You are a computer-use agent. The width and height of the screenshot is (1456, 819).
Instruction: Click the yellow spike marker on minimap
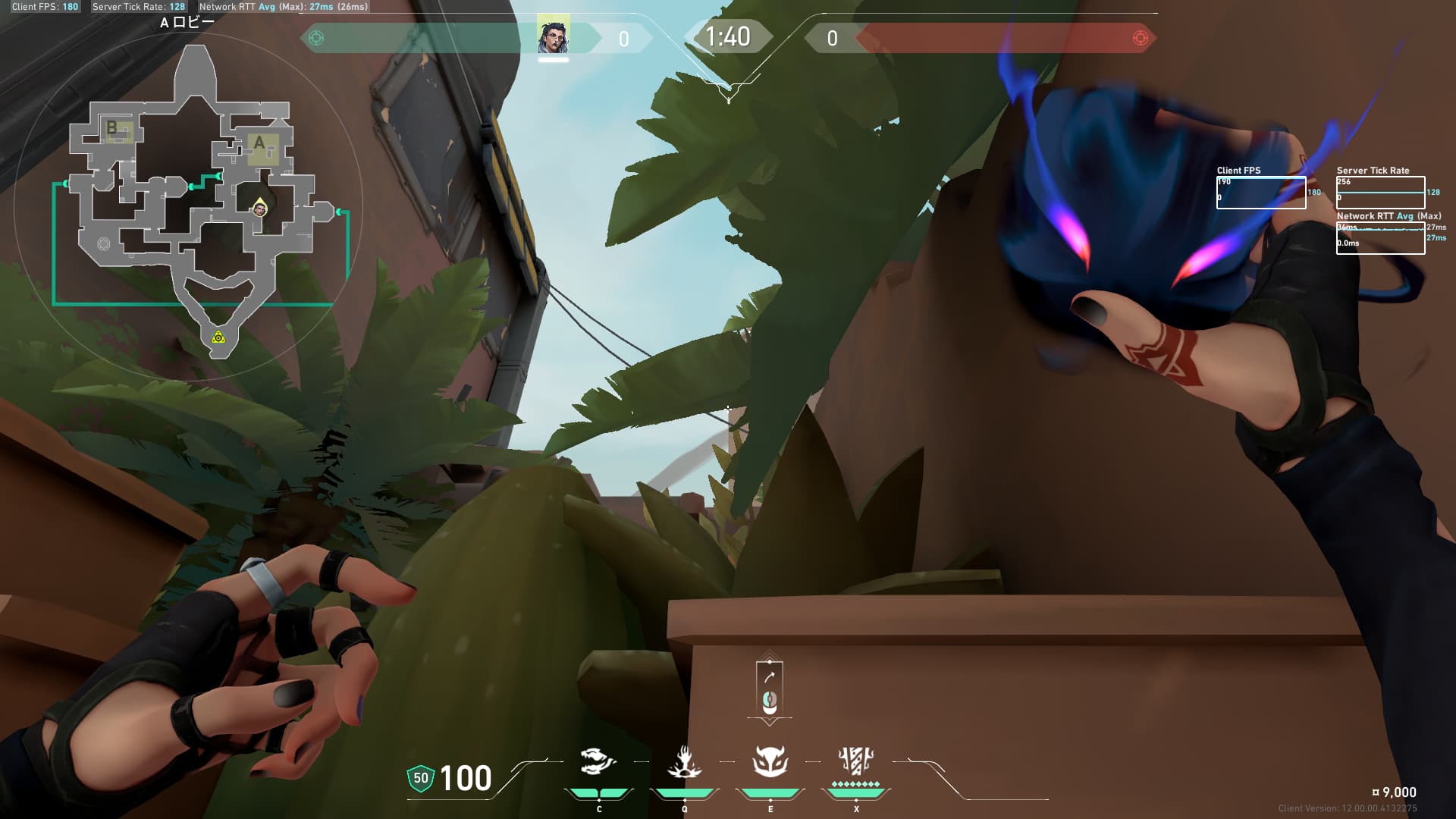pyautogui.click(x=218, y=337)
